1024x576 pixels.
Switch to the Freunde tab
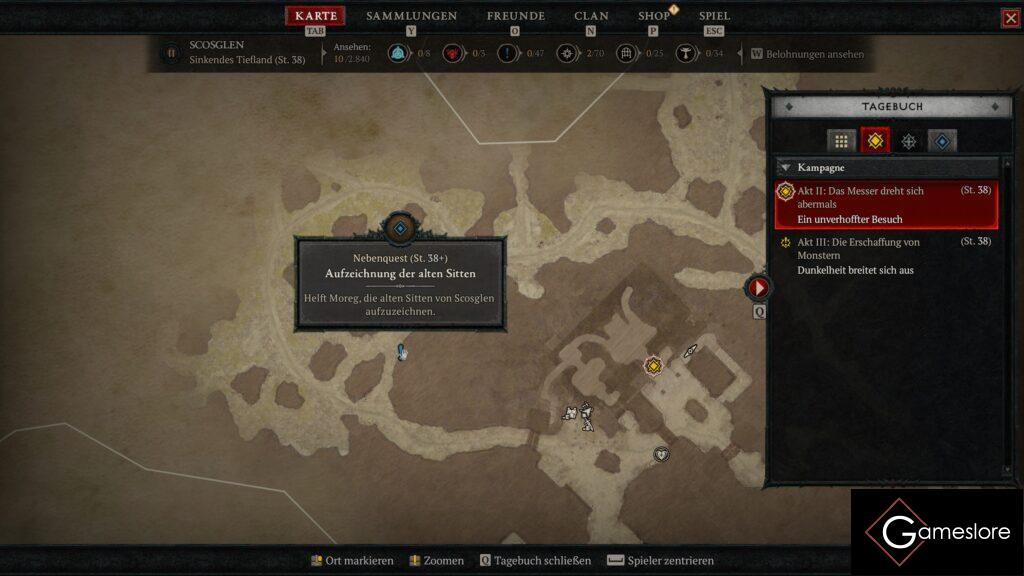(x=515, y=16)
